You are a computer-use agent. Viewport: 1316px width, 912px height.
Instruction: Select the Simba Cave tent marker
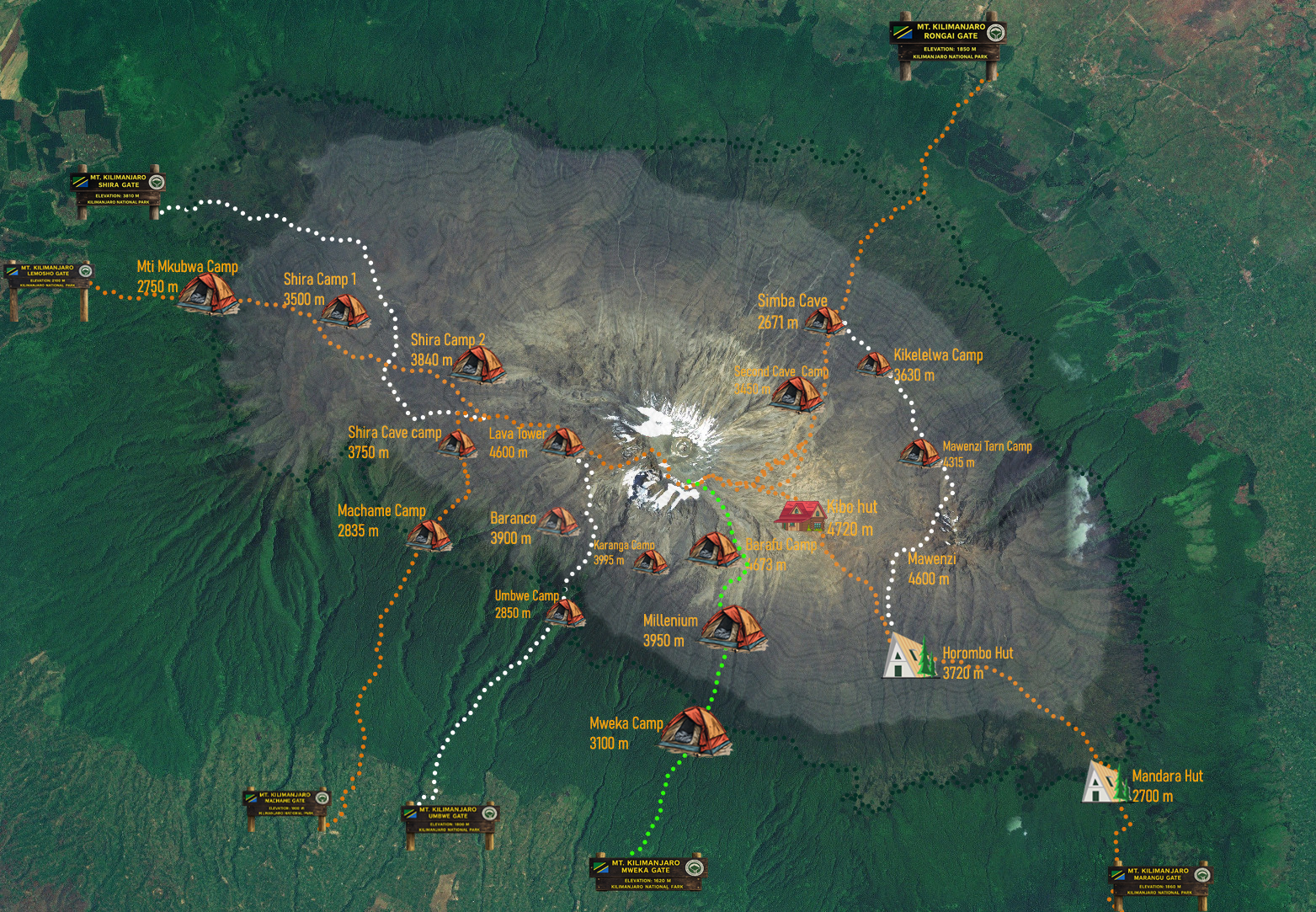tap(824, 321)
